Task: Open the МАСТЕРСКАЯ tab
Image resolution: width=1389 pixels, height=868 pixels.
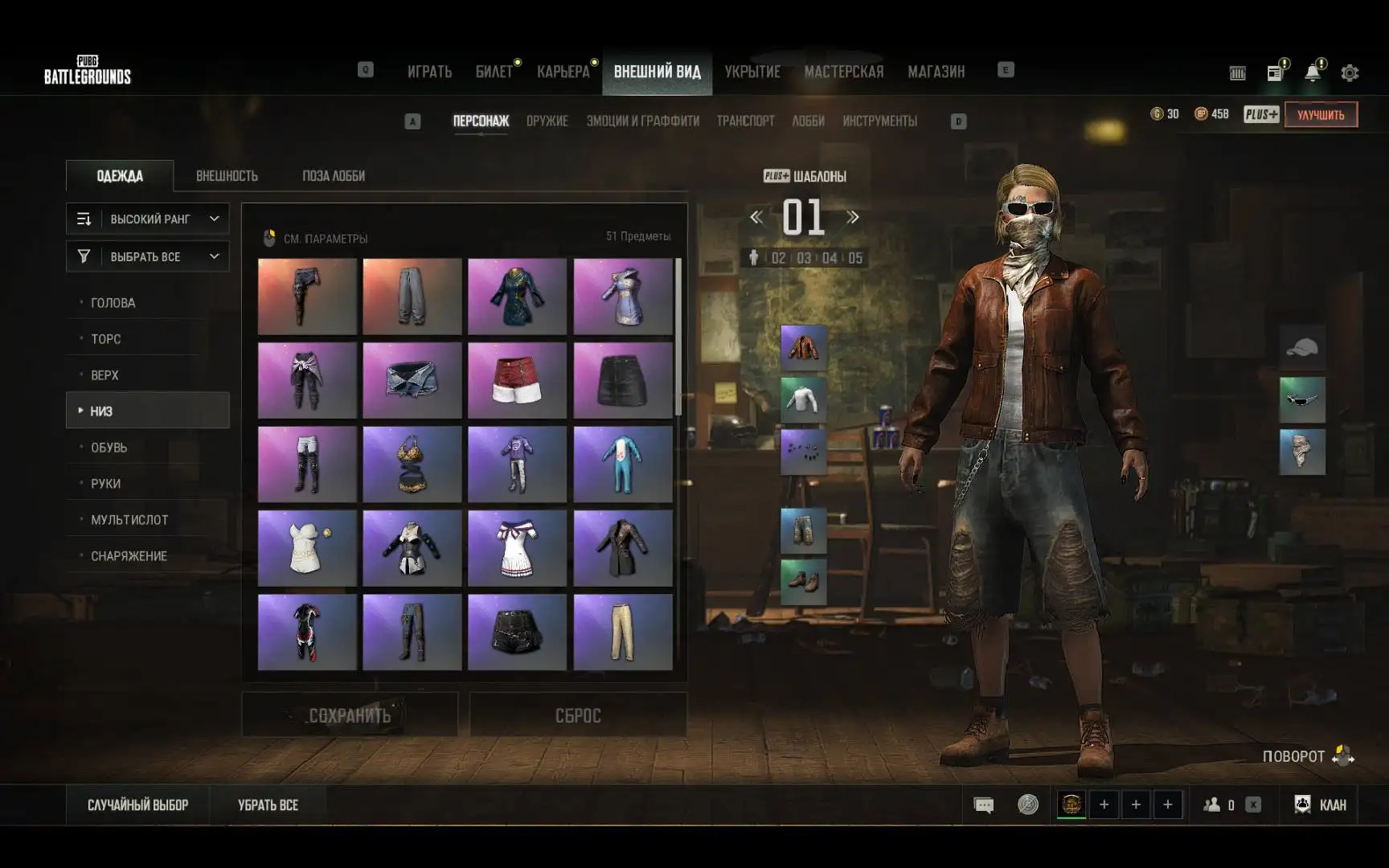Action: pos(843,72)
